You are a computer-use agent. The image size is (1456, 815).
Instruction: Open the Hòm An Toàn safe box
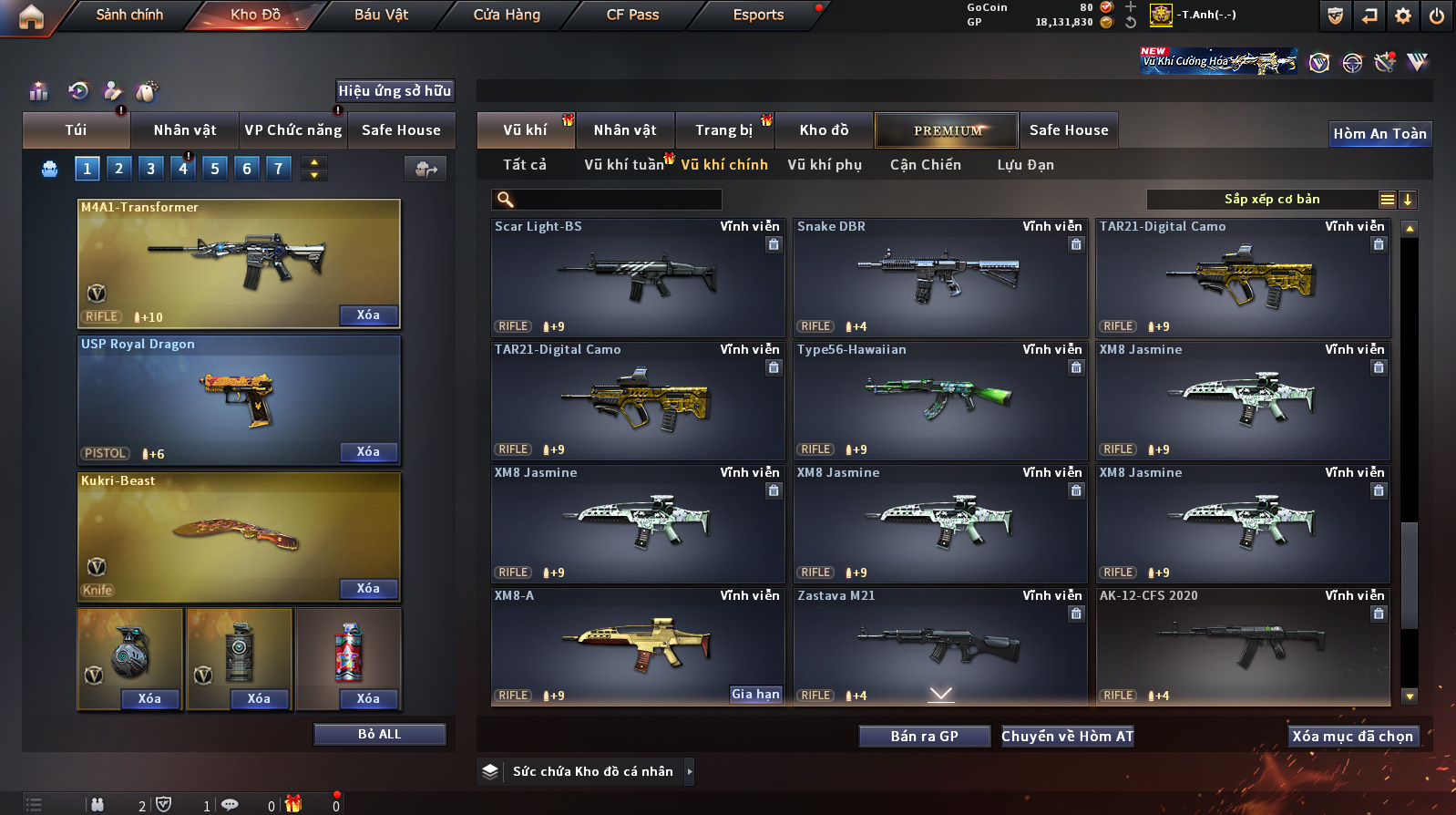click(x=1379, y=134)
